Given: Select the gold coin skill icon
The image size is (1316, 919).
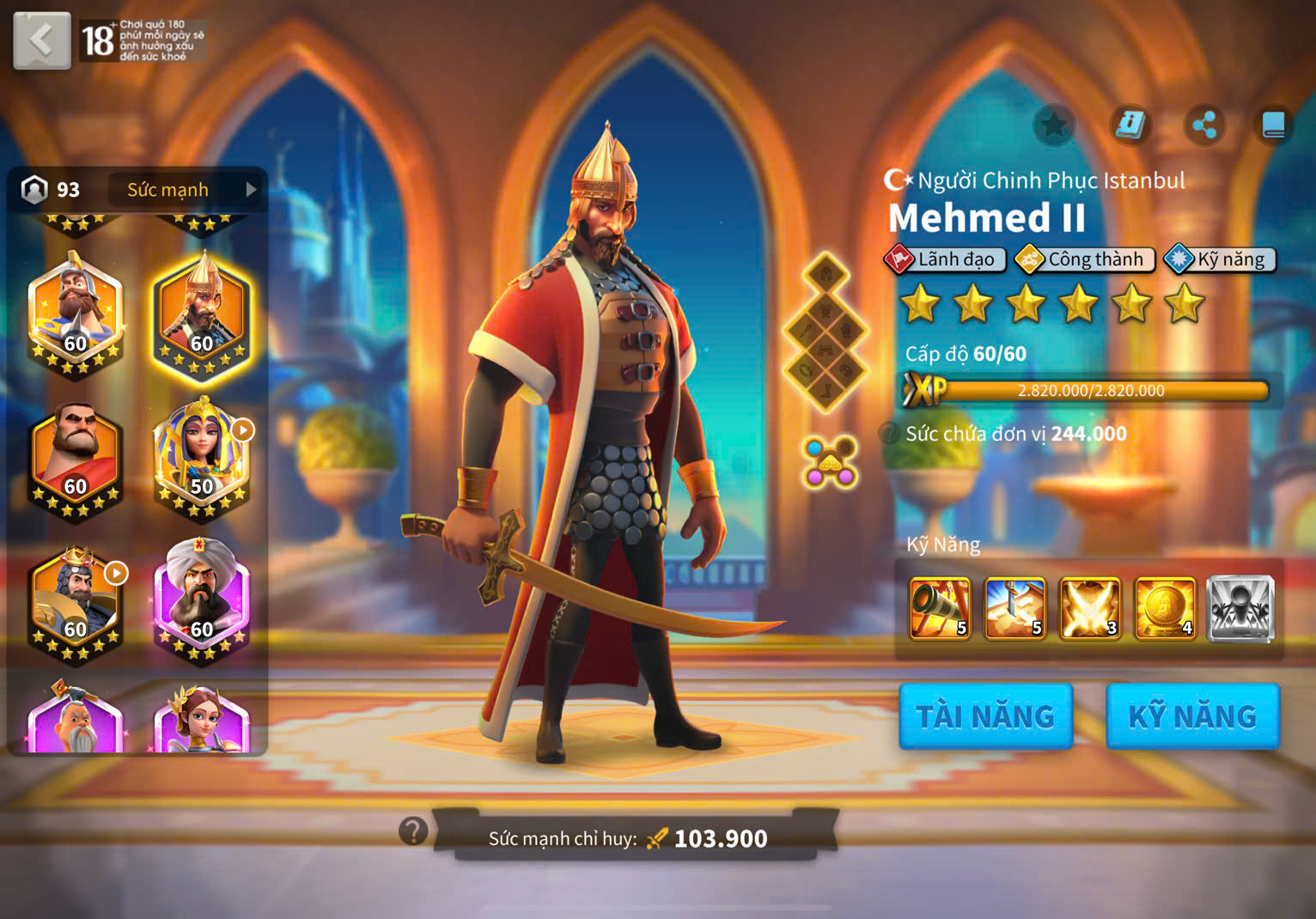Looking at the screenshot, I should point(1165,609).
